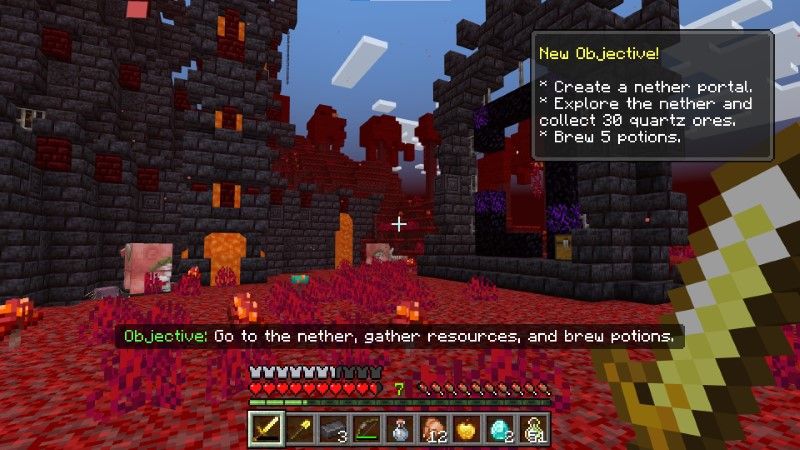Click the New Objective panel
Screen dimensions: 800x450
tap(651, 94)
